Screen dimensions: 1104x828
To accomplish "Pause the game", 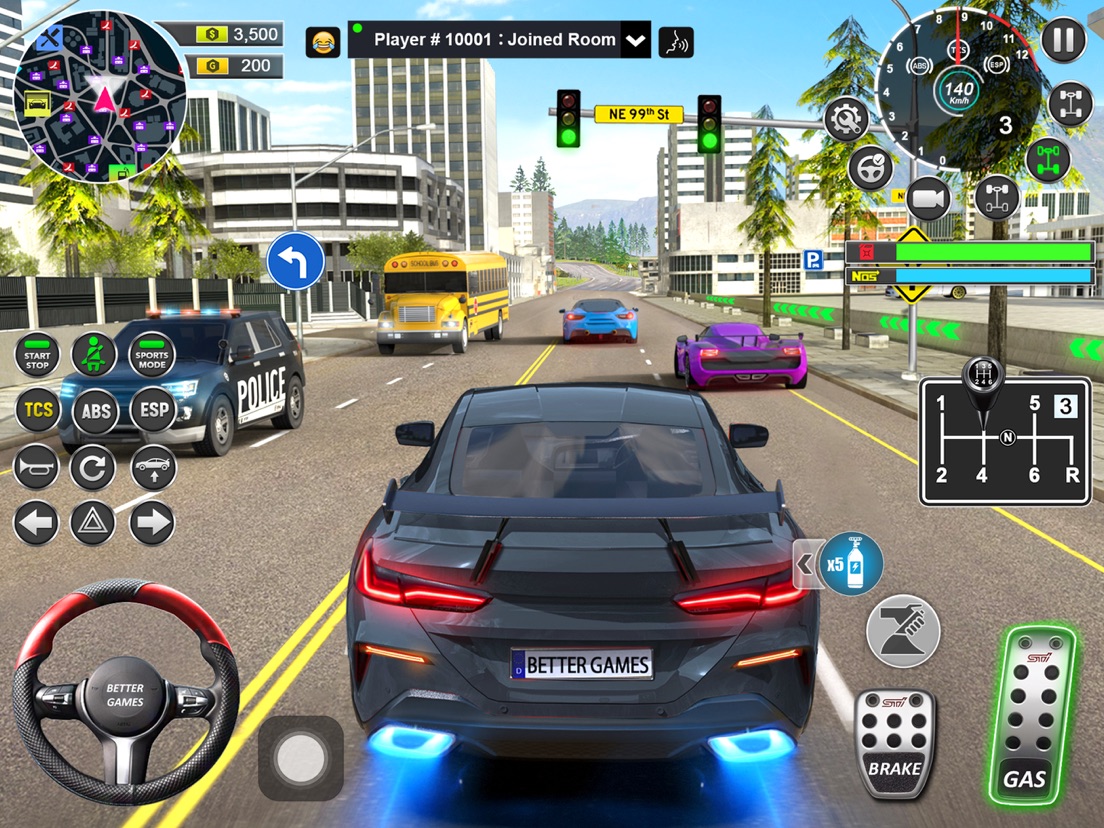I will 1063,41.
